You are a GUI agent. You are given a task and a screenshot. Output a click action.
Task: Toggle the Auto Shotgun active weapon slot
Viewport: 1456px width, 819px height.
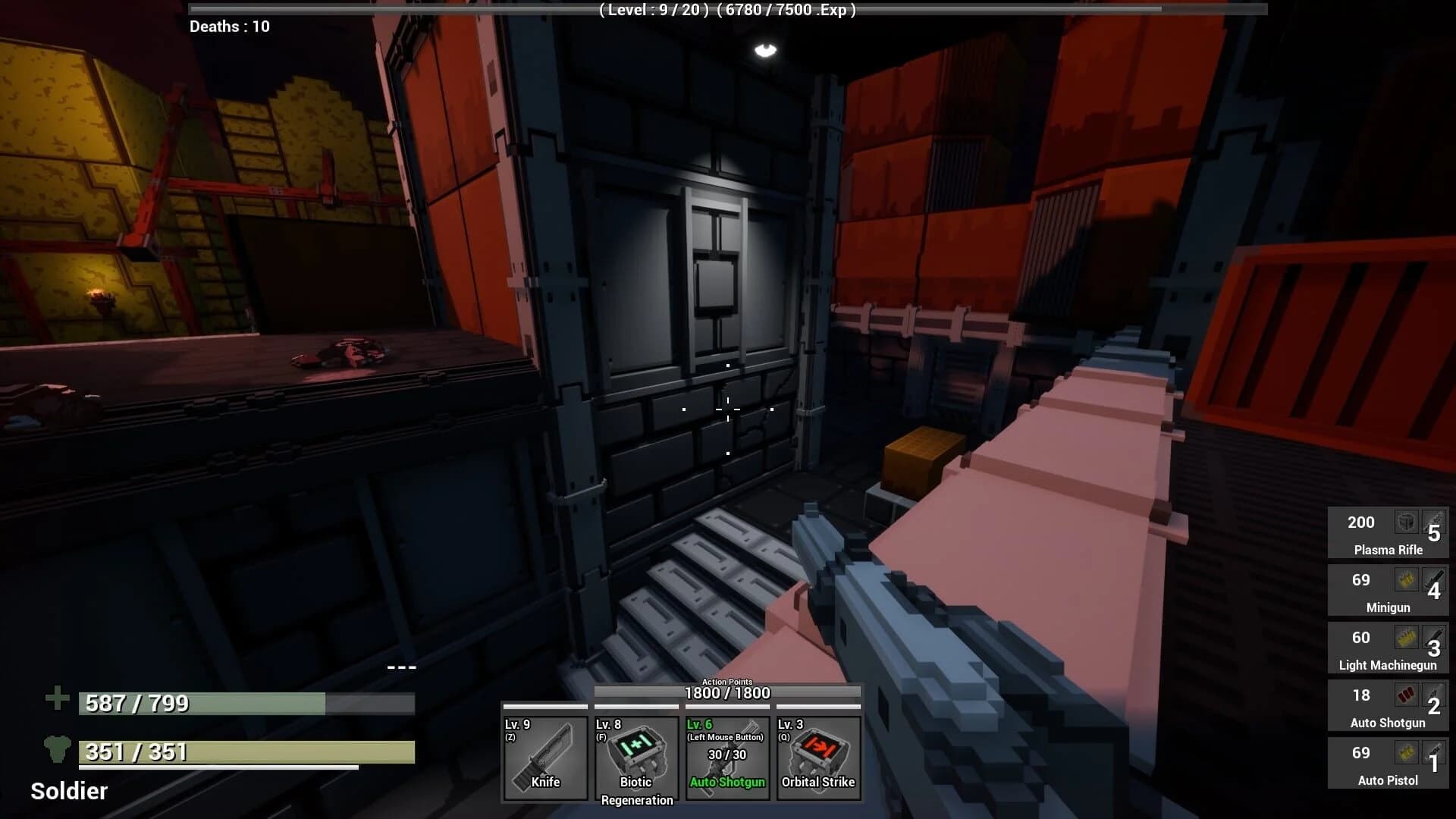tap(726, 758)
